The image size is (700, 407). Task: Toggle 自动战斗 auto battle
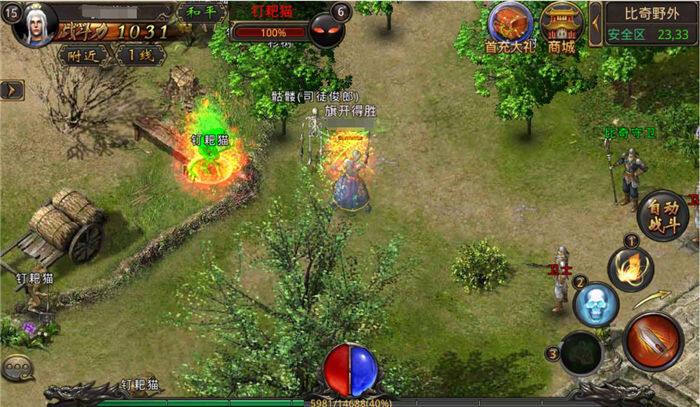coord(661,215)
